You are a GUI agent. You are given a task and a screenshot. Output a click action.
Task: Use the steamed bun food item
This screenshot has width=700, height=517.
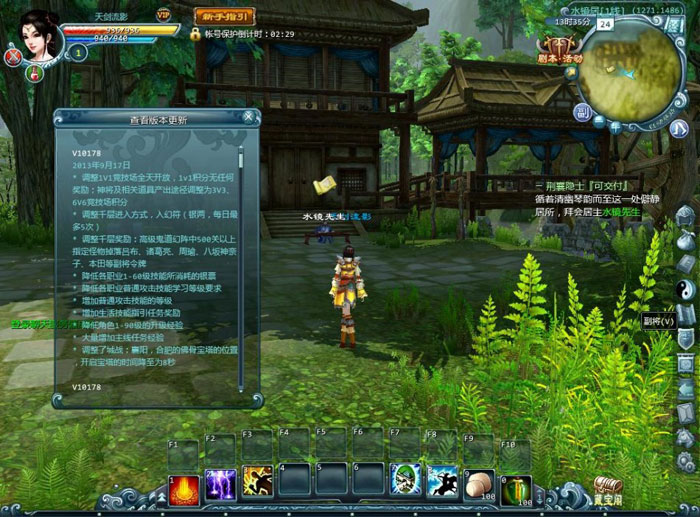tap(480, 483)
